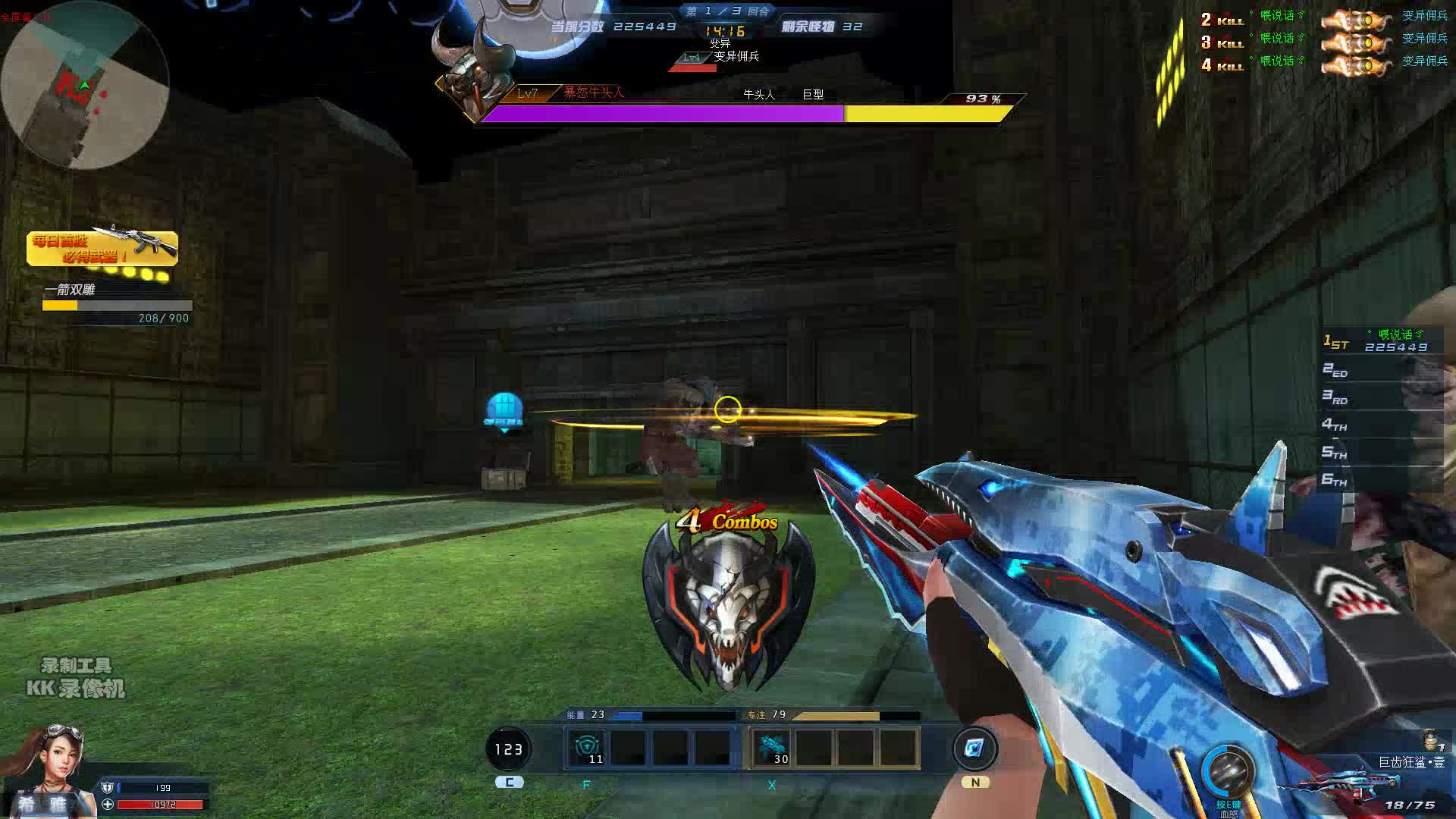Click the top 2 KILL feed entry
Screen dimensions: 1456x819
click(x=1323, y=17)
